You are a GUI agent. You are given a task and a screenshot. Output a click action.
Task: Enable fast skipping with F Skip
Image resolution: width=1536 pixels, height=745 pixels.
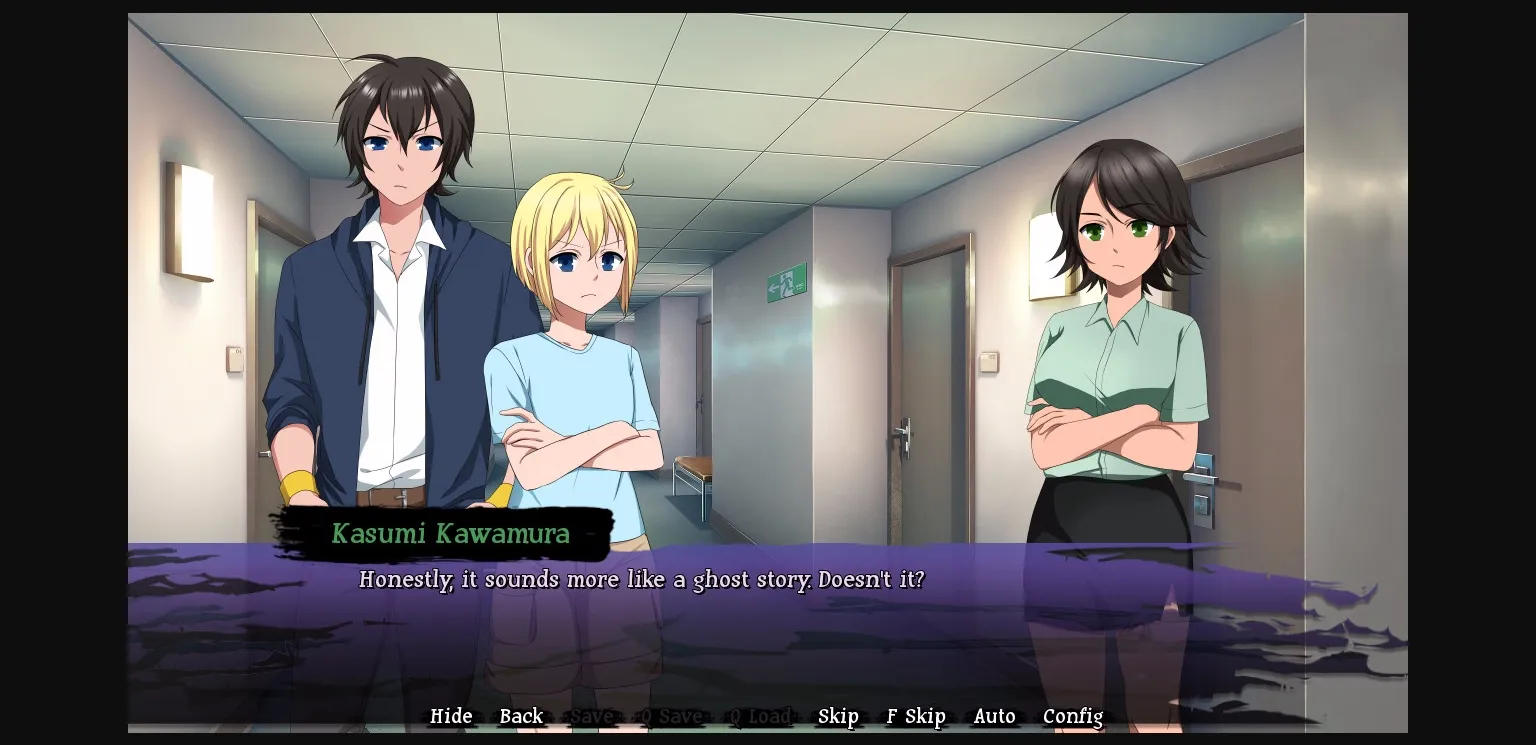(915, 716)
